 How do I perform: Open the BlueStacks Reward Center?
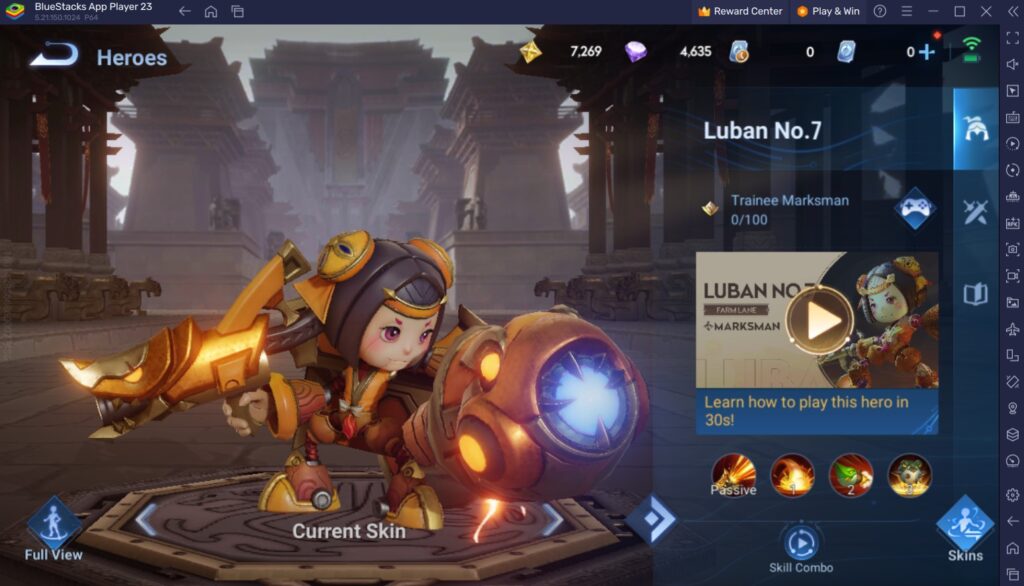(740, 11)
